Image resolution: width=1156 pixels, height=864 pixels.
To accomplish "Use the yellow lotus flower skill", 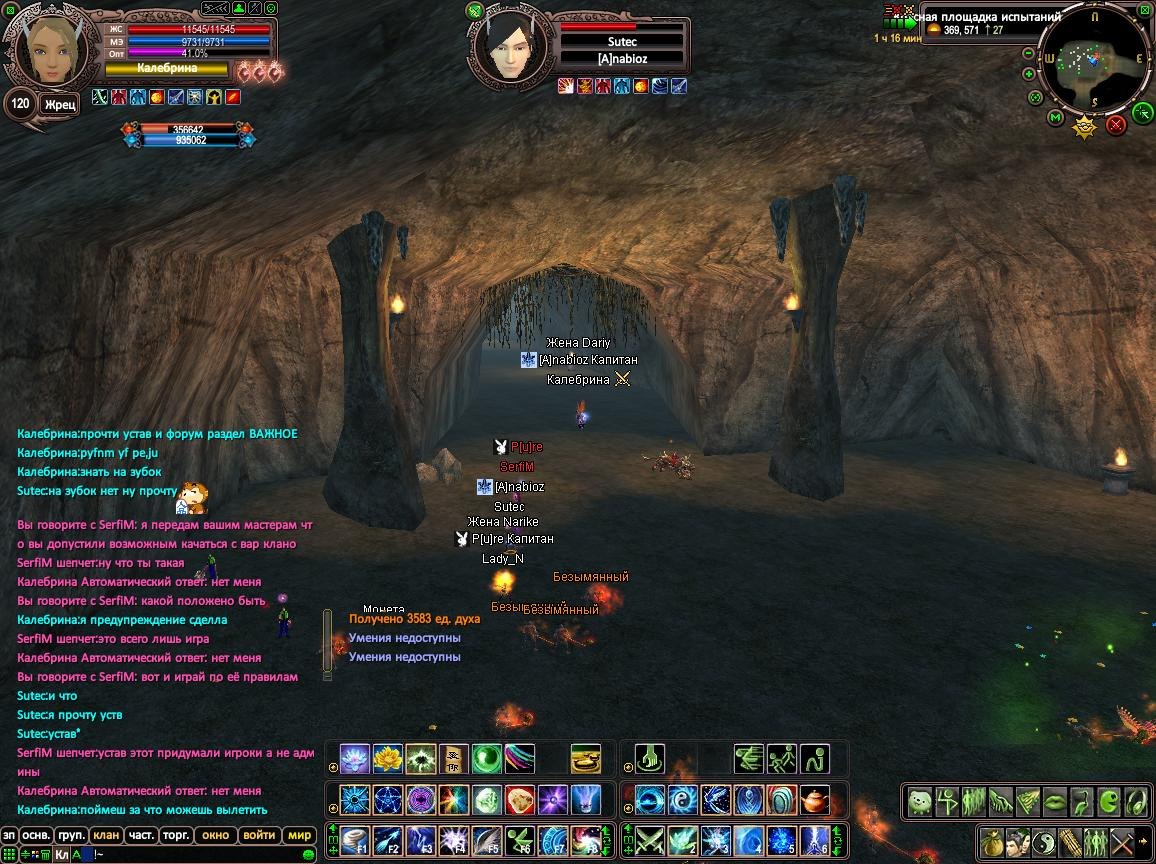I will pyautogui.click(x=387, y=759).
